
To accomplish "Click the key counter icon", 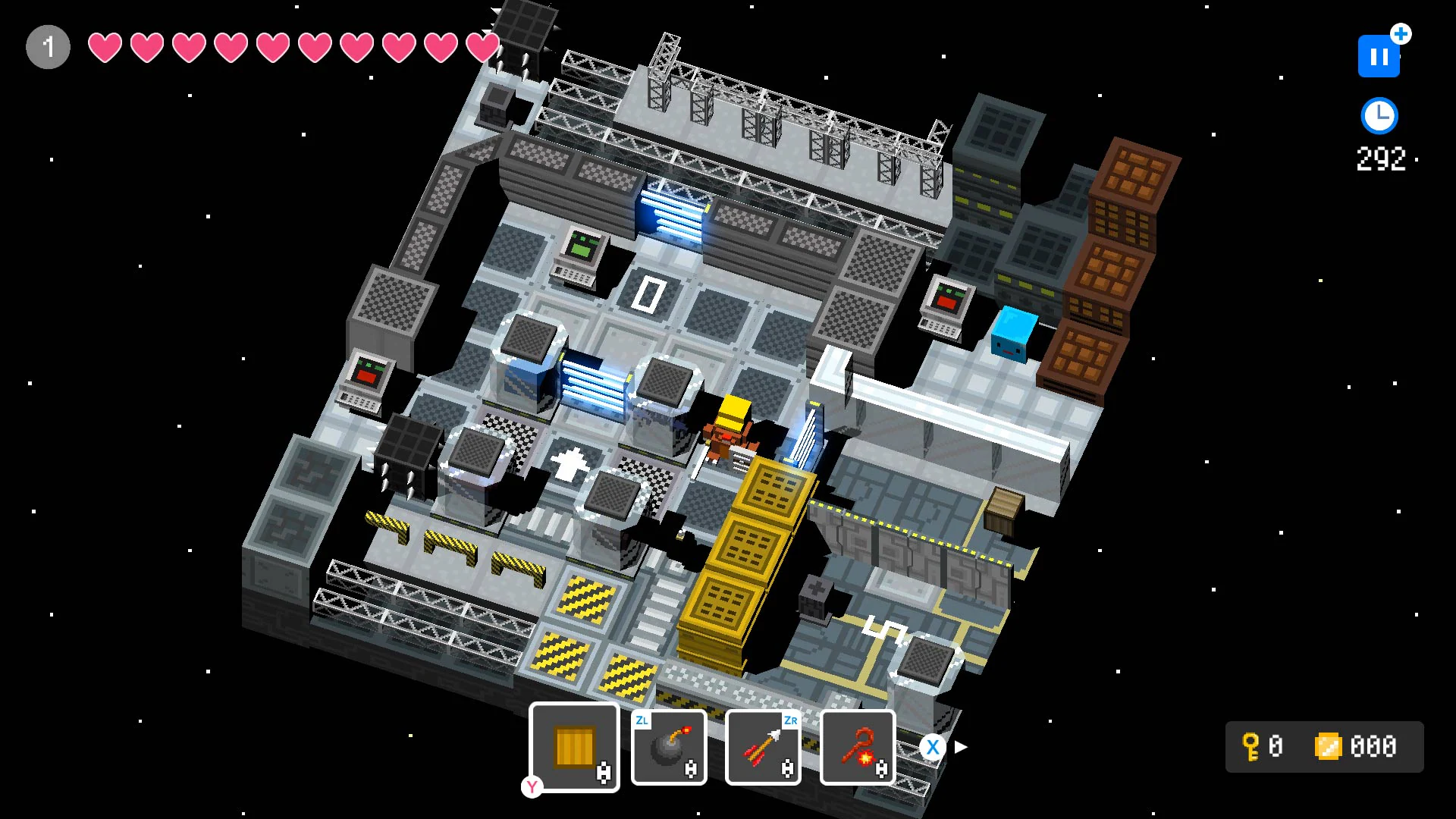I will [x=1252, y=747].
